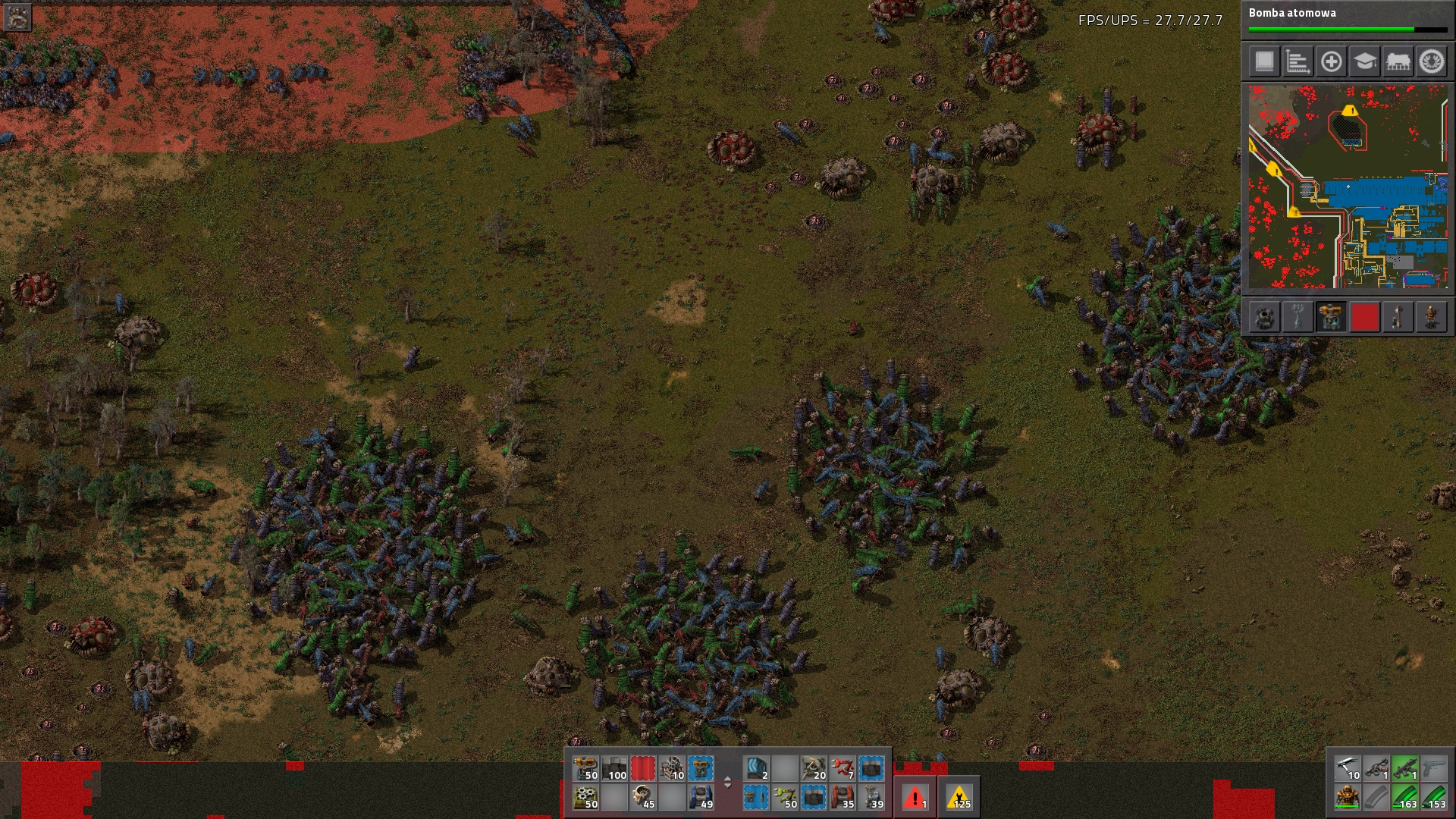Pick the laser turret slot with 50

point(585,768)
